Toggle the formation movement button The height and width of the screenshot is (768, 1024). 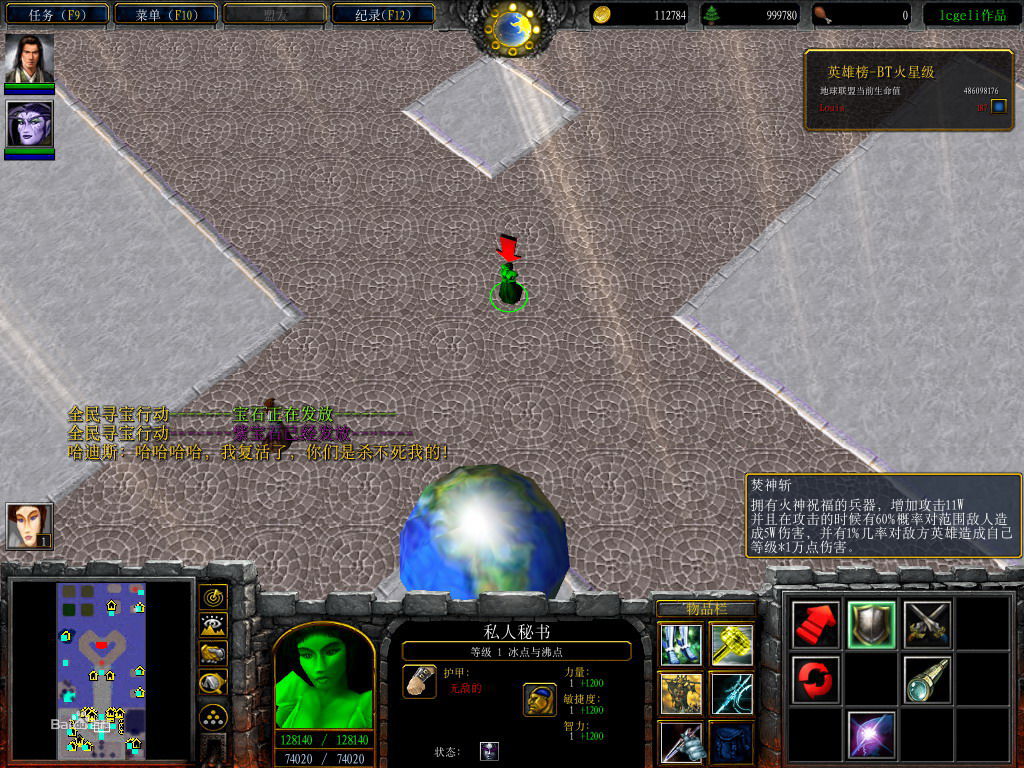tap(213, 716)
